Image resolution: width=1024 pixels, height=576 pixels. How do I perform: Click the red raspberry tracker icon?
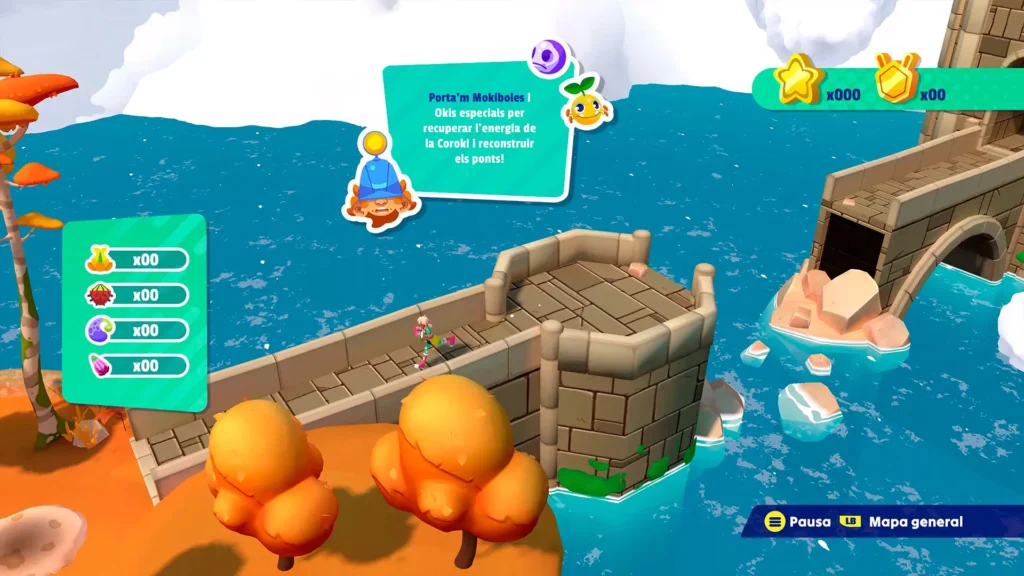(x=100, y=295)
